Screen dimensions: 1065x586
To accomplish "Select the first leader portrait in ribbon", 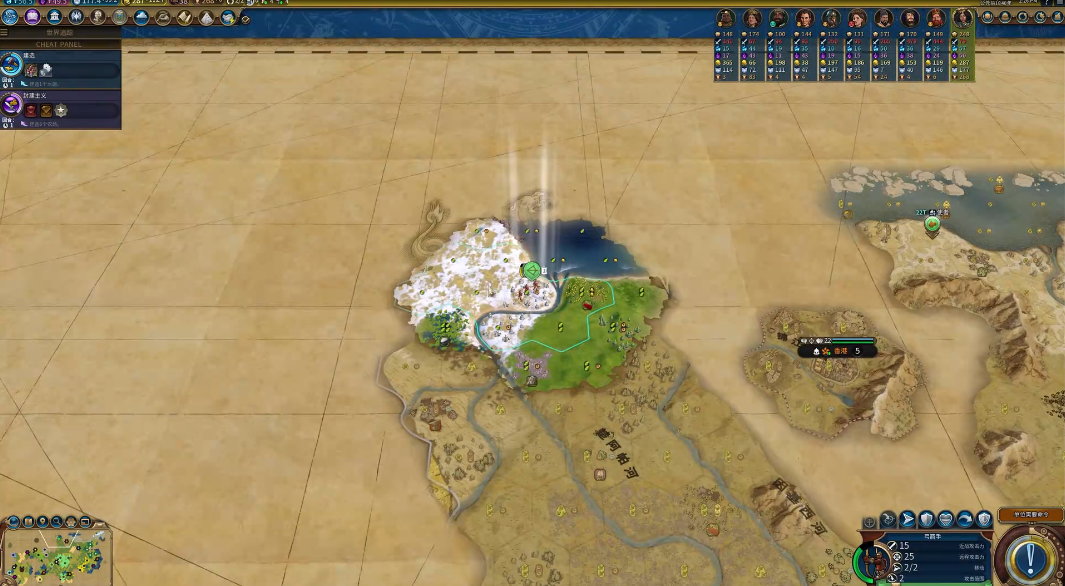I will click(x=726, y=19).
